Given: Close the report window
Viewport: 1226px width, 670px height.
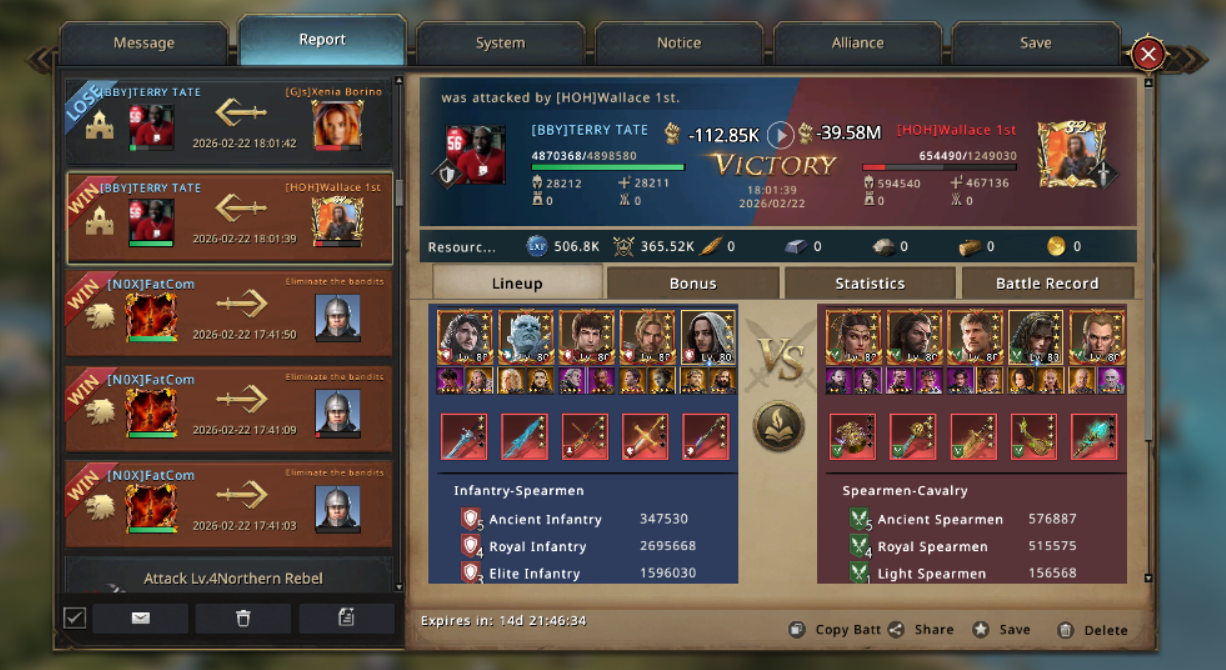Looking at the screenshot, I should click(1149, 54).
